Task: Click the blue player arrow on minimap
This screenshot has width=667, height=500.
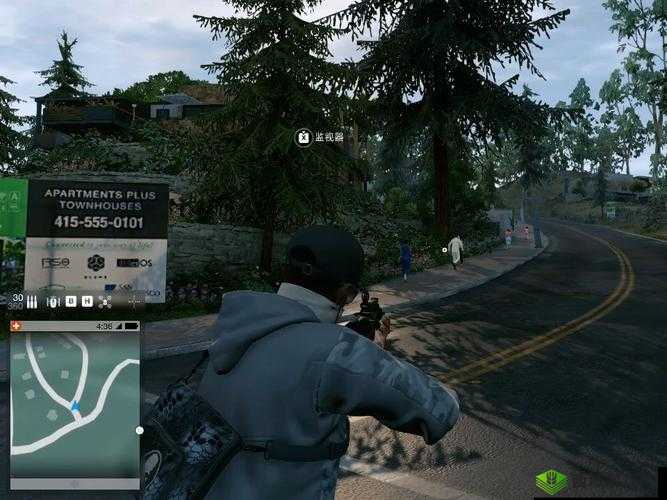Action: pyautogui.click(x=75, y=407)
